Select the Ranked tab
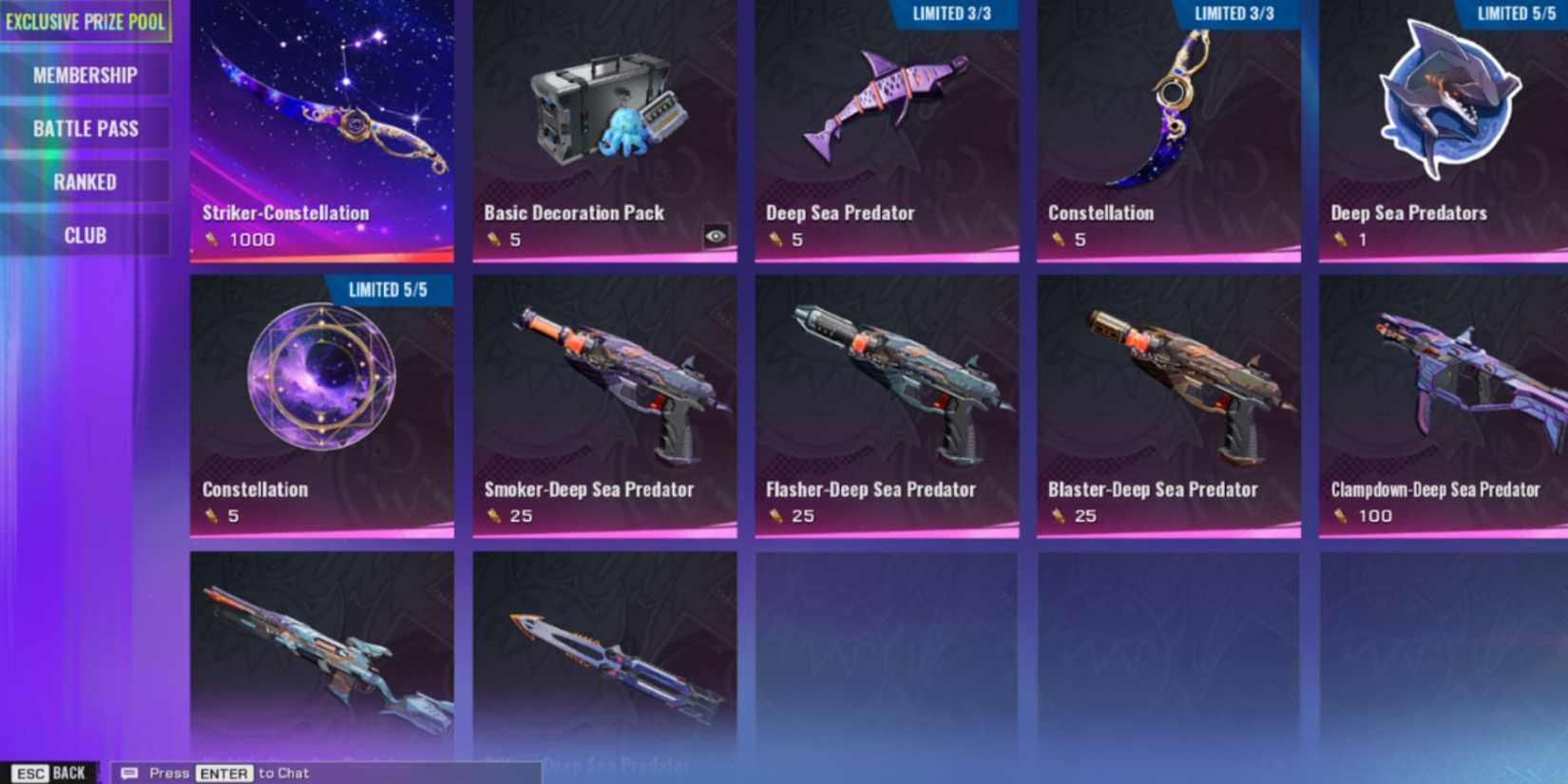1568x784 pixels. 86,181
